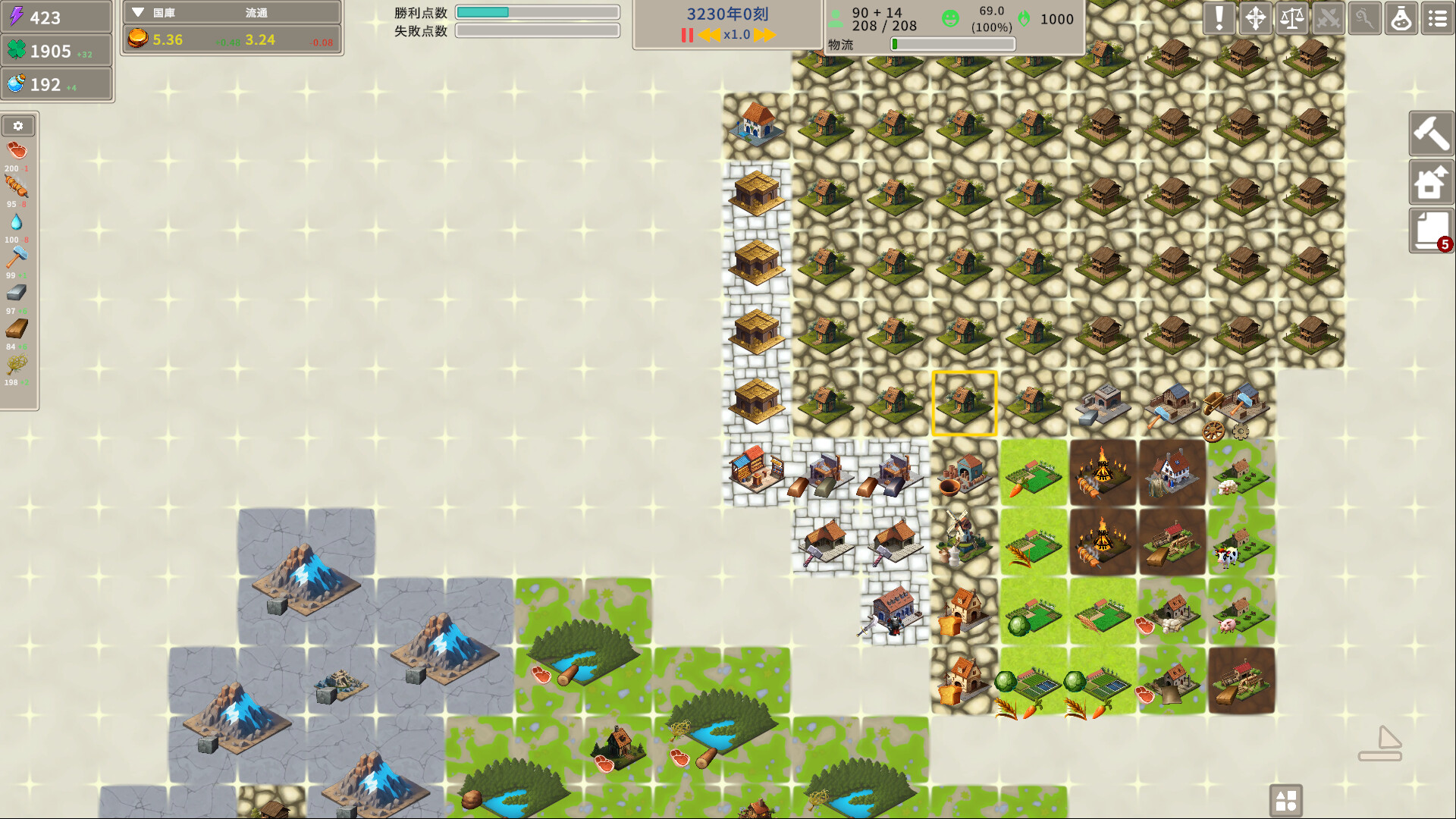Open the research flask panel
Image resolution: width=1456 pixels, height=819 pixels.
tap(1401, 18)
